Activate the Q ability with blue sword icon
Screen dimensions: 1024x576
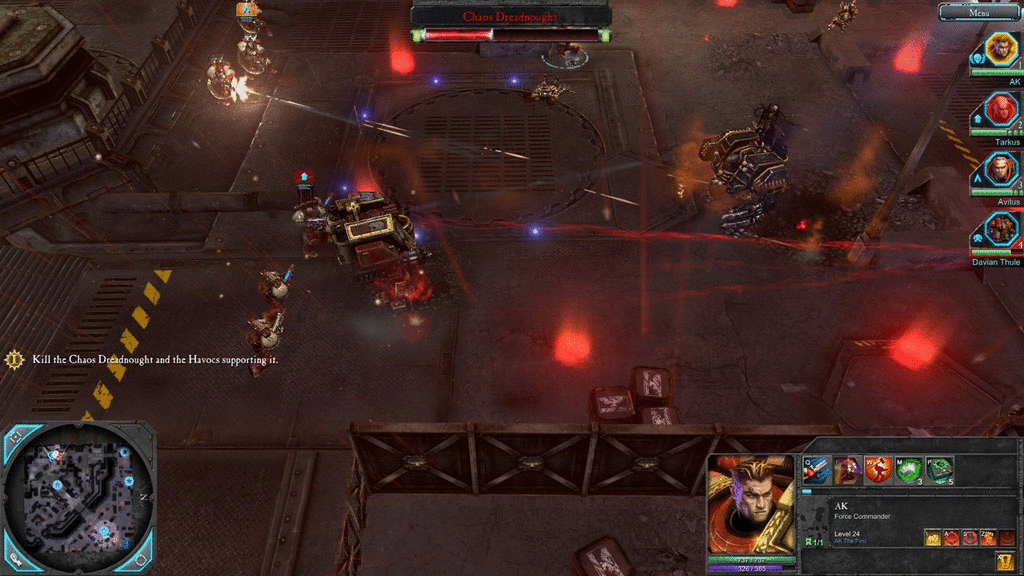(x=817, y=469)
